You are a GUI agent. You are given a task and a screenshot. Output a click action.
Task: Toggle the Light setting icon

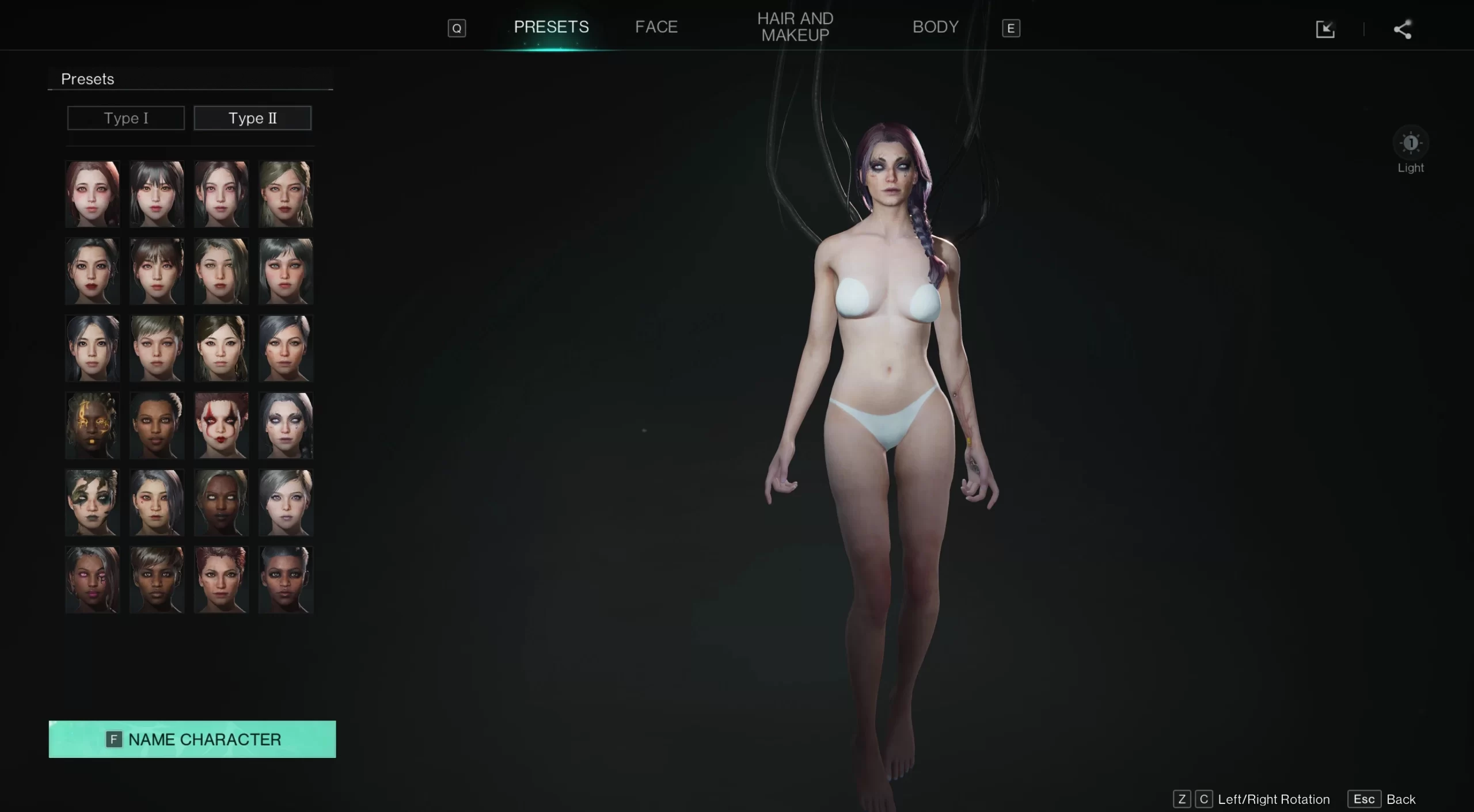[x=1411, y=144]
